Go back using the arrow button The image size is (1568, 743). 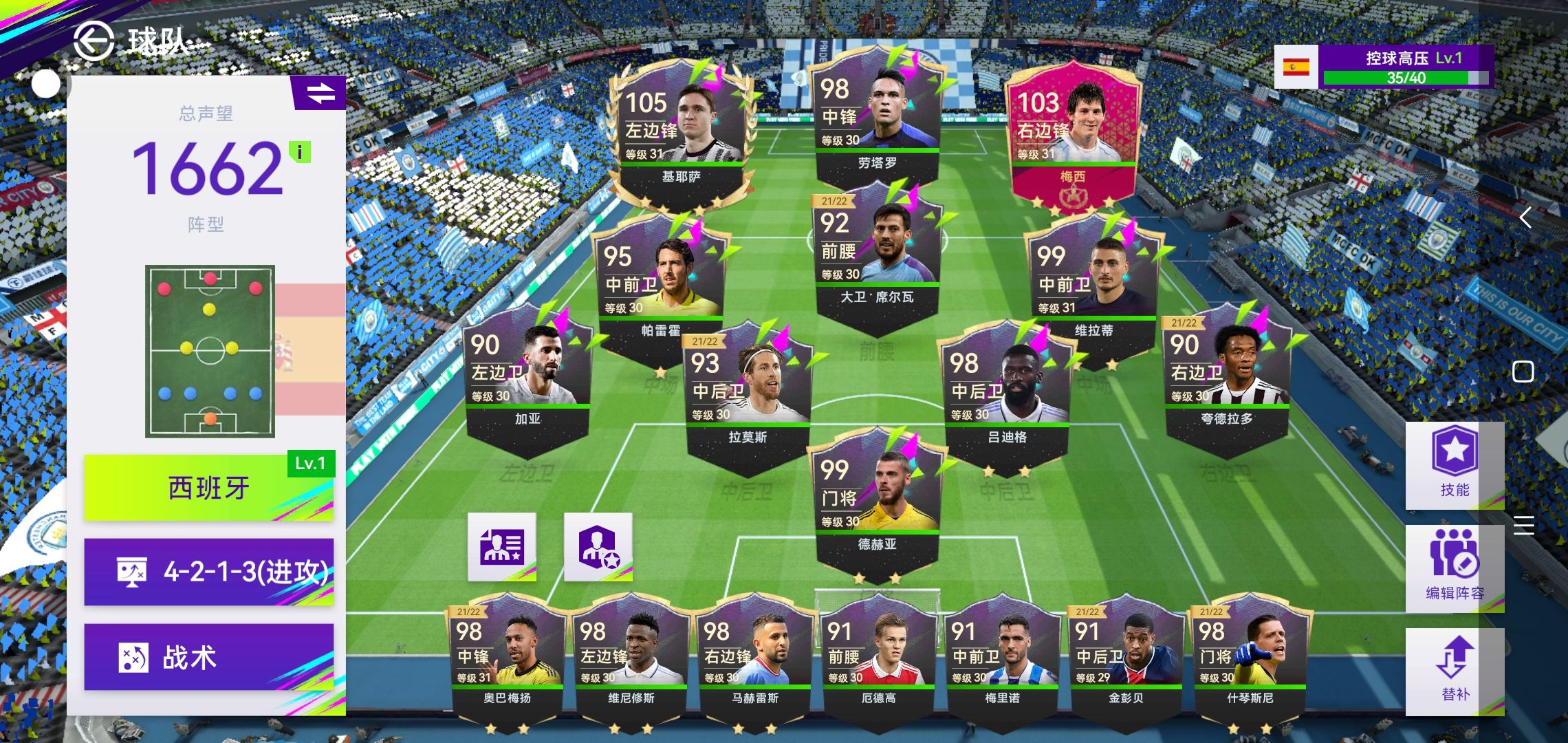(94, 41)
